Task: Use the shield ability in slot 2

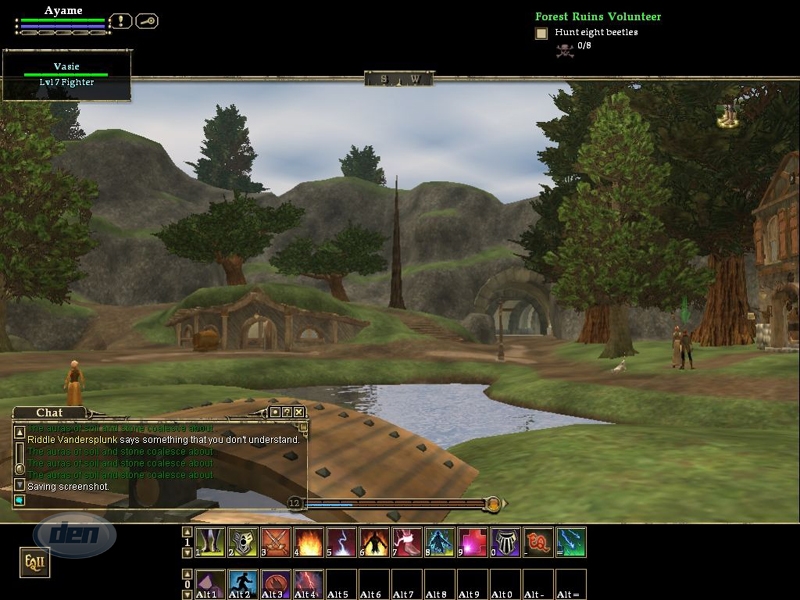Action: [x=242, y=542]
